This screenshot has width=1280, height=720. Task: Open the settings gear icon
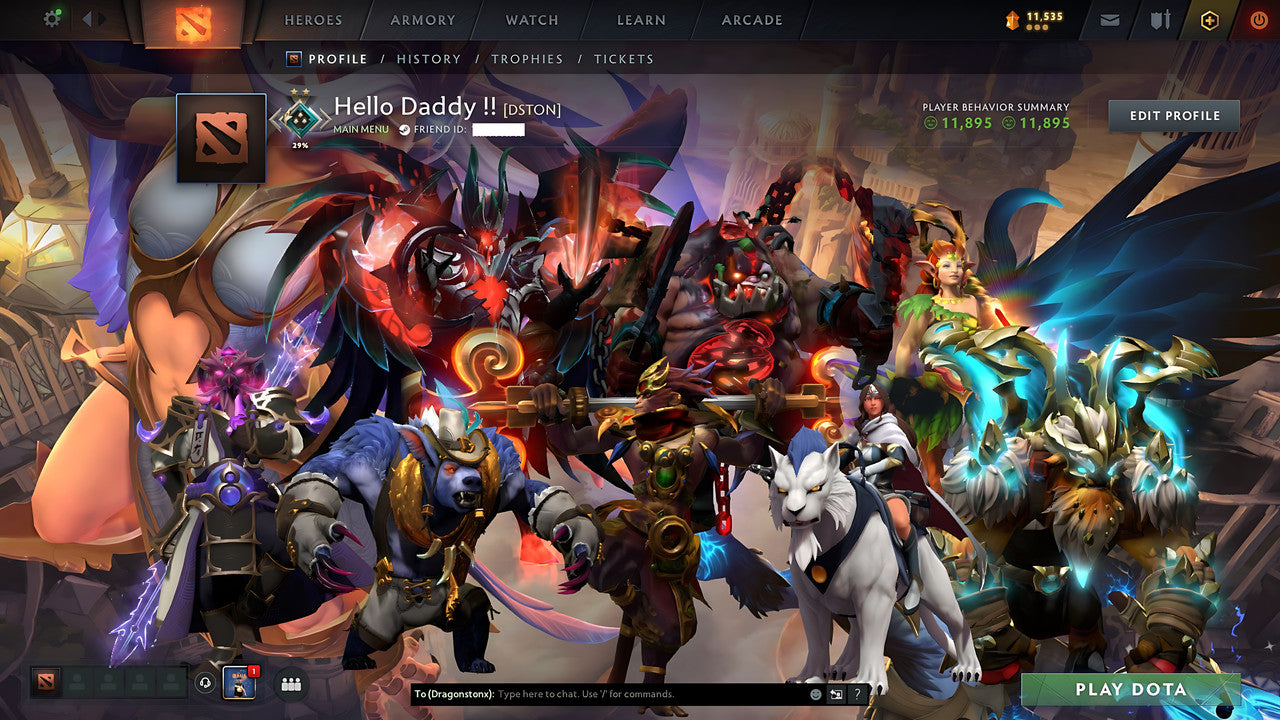click(52, 18)
